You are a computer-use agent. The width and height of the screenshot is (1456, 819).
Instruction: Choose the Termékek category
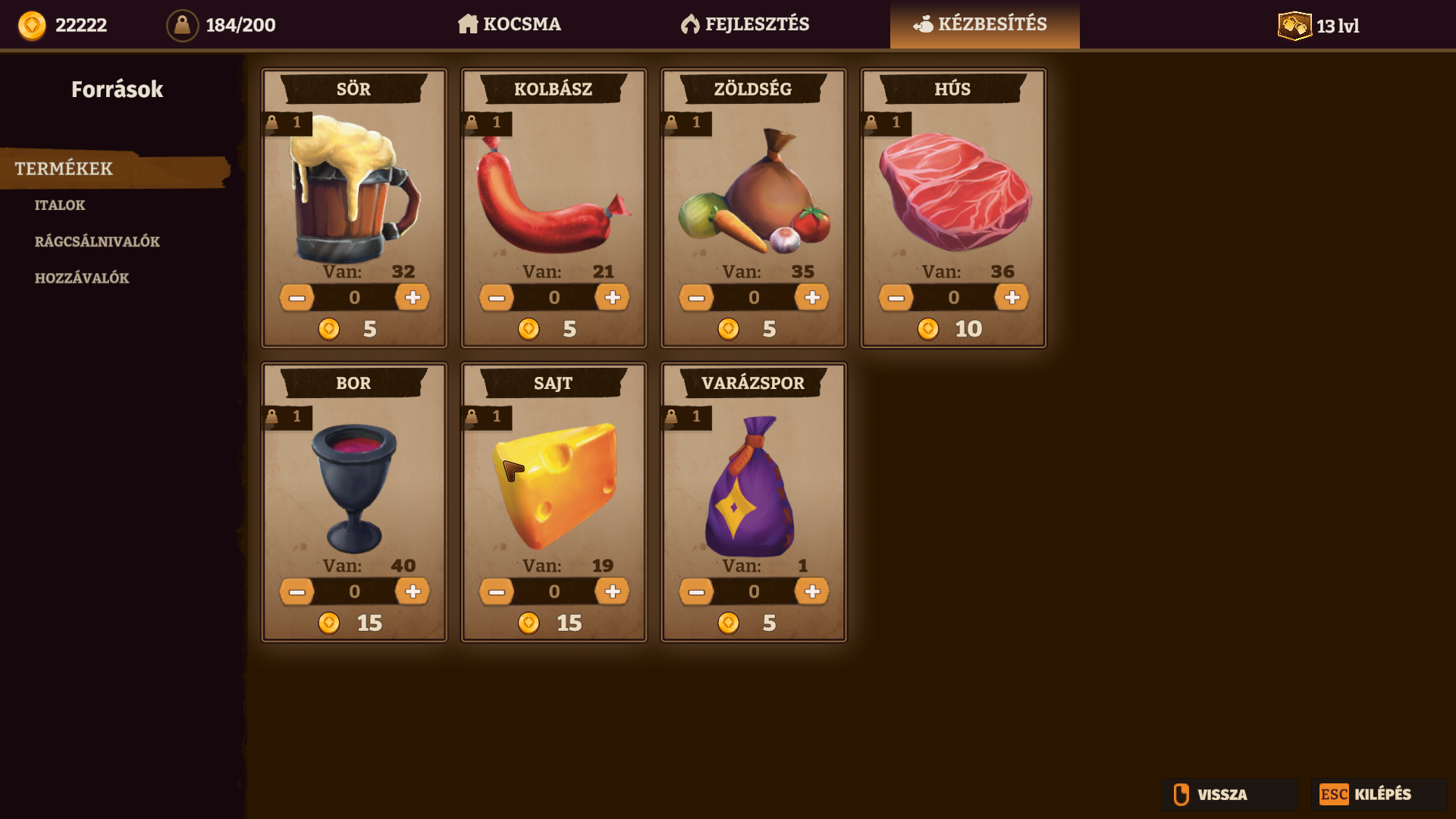[x=64, y=168]
